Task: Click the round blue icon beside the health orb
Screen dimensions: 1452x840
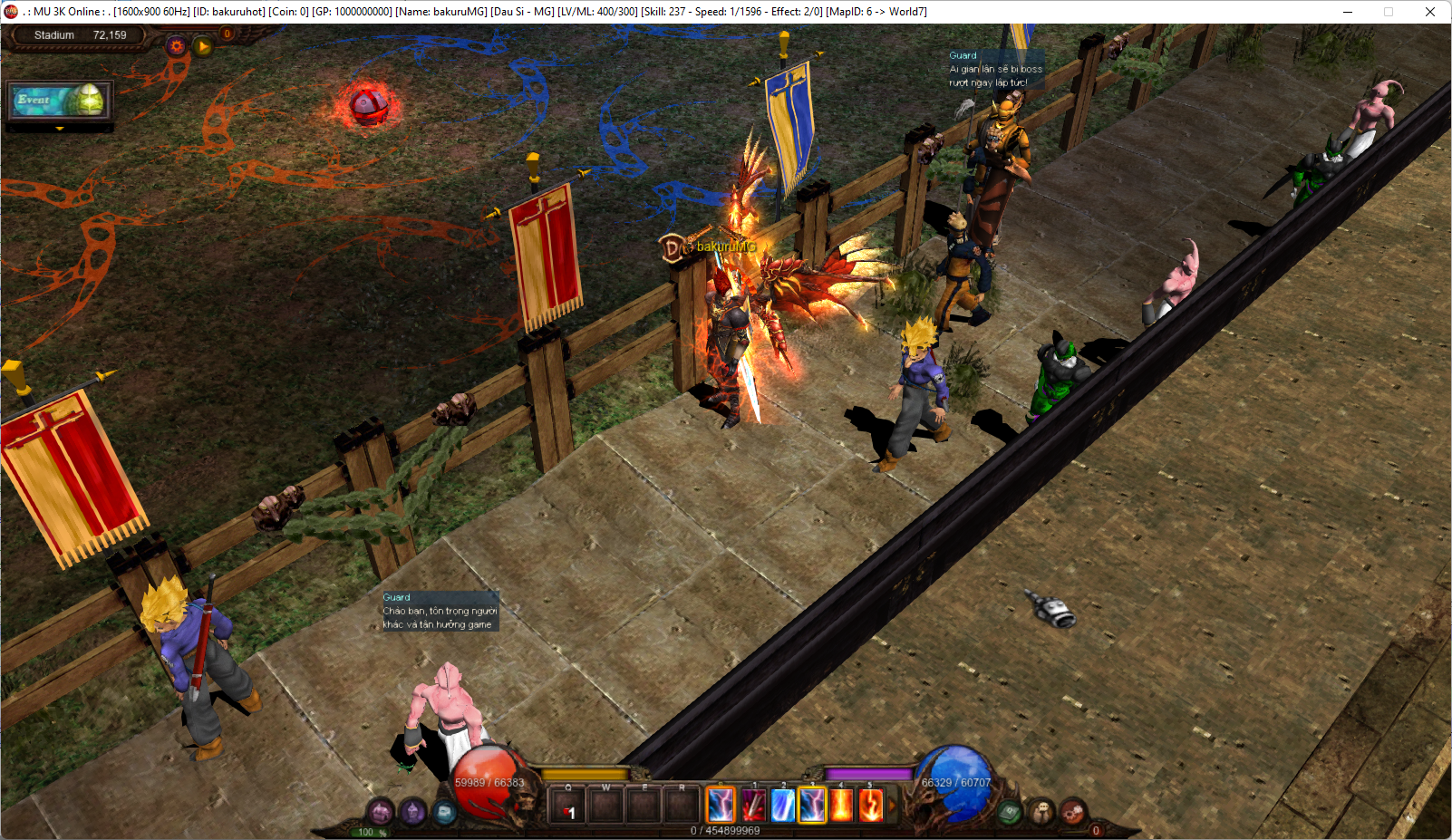Action: pyautogui.click(x=444, y=811)
